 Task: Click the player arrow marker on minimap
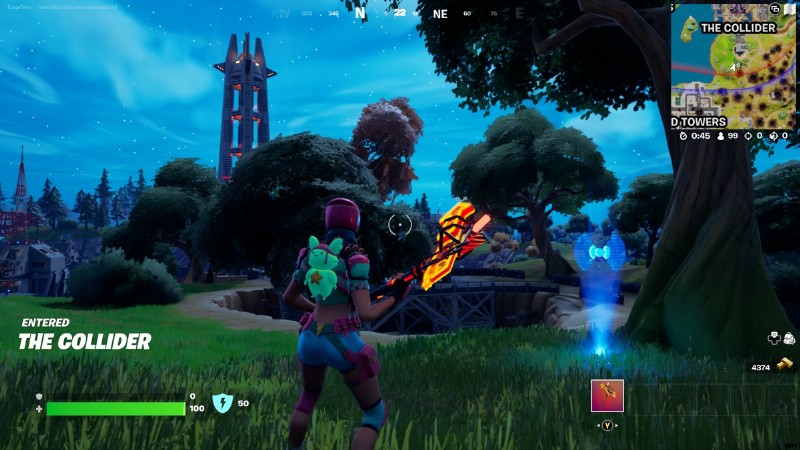pyautogui.click(x=735, y=67)
